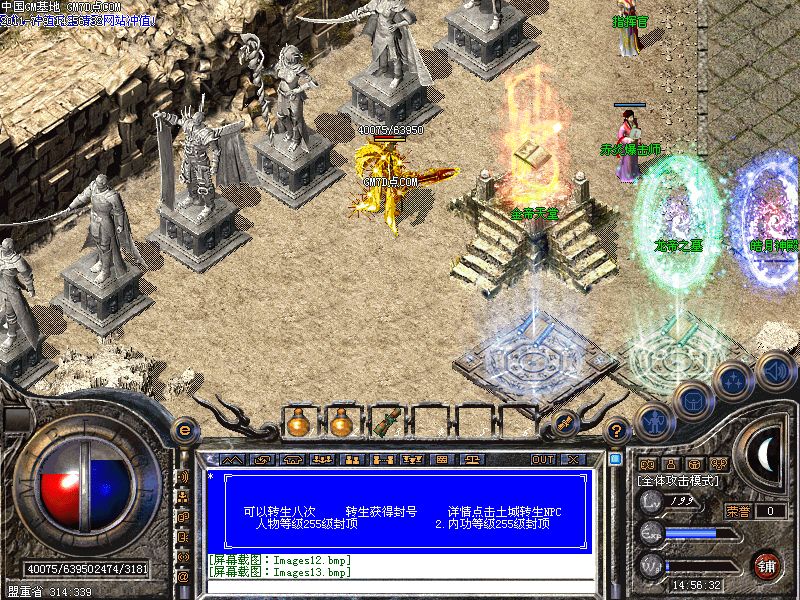The width and height of the screenshot is (800, 600).
Task: Use the scroll item in the belt
Action: pos(386,424)
